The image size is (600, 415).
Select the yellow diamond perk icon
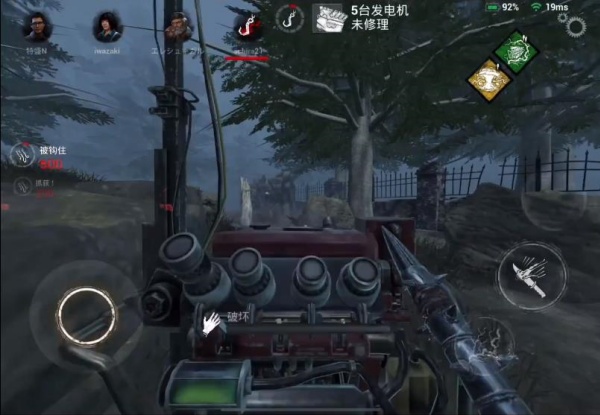tap(489, 79)
